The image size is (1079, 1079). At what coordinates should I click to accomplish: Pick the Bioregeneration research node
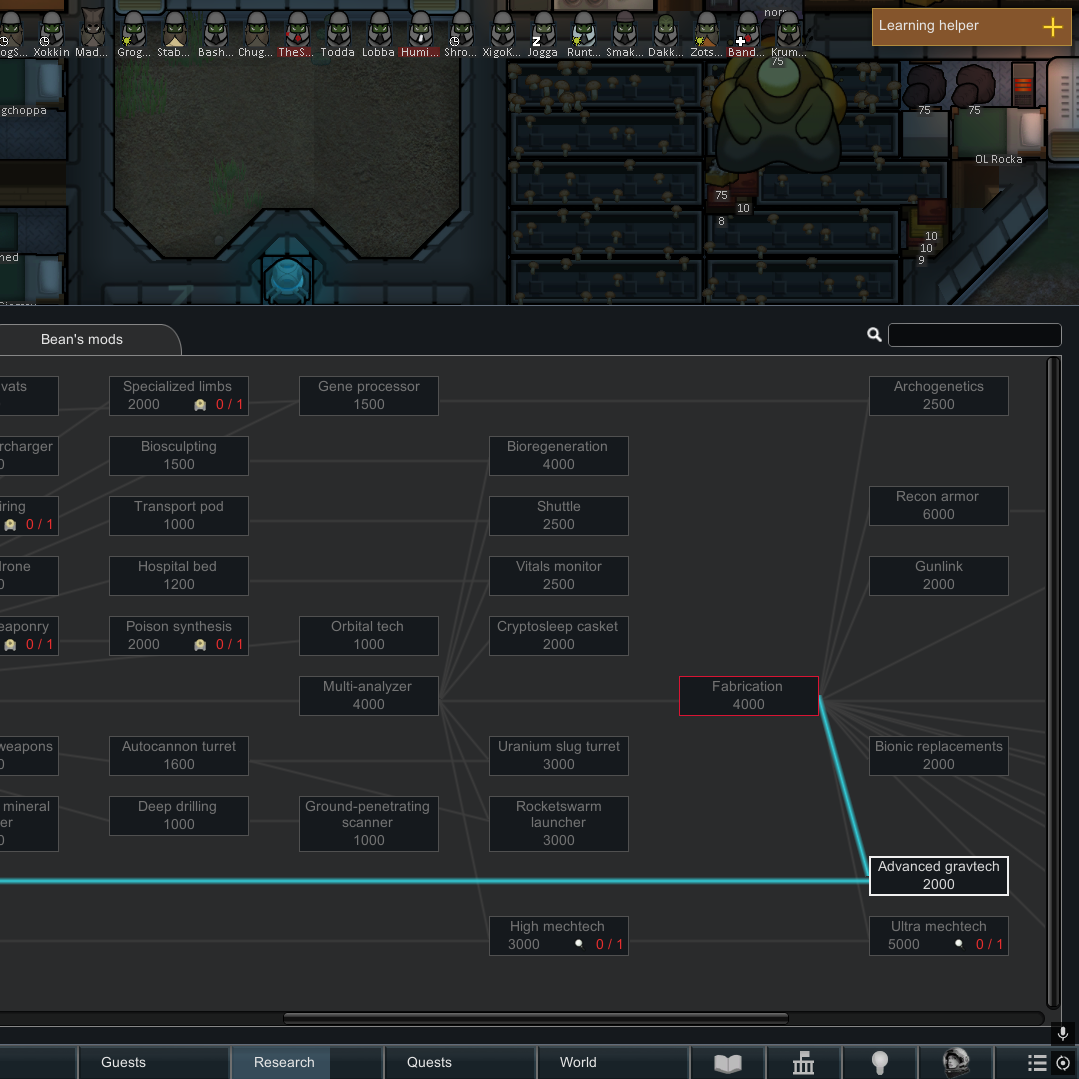pyautogui.click(x=558, y=455)
